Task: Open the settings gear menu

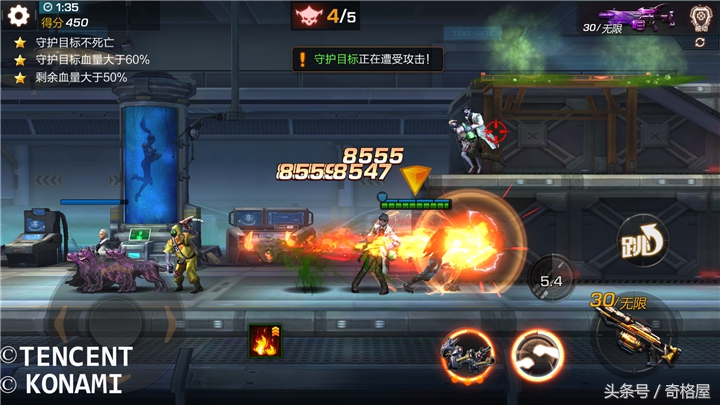Action: [x=18, y=16]
